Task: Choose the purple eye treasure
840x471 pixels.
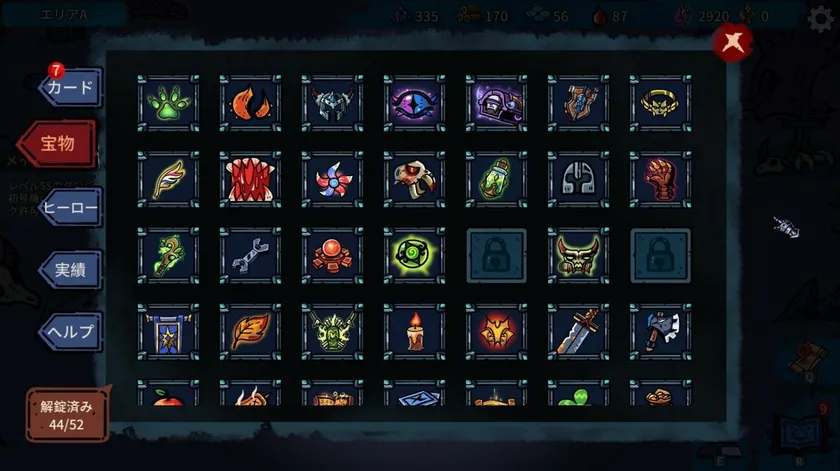Action: [x=414, y=103]
